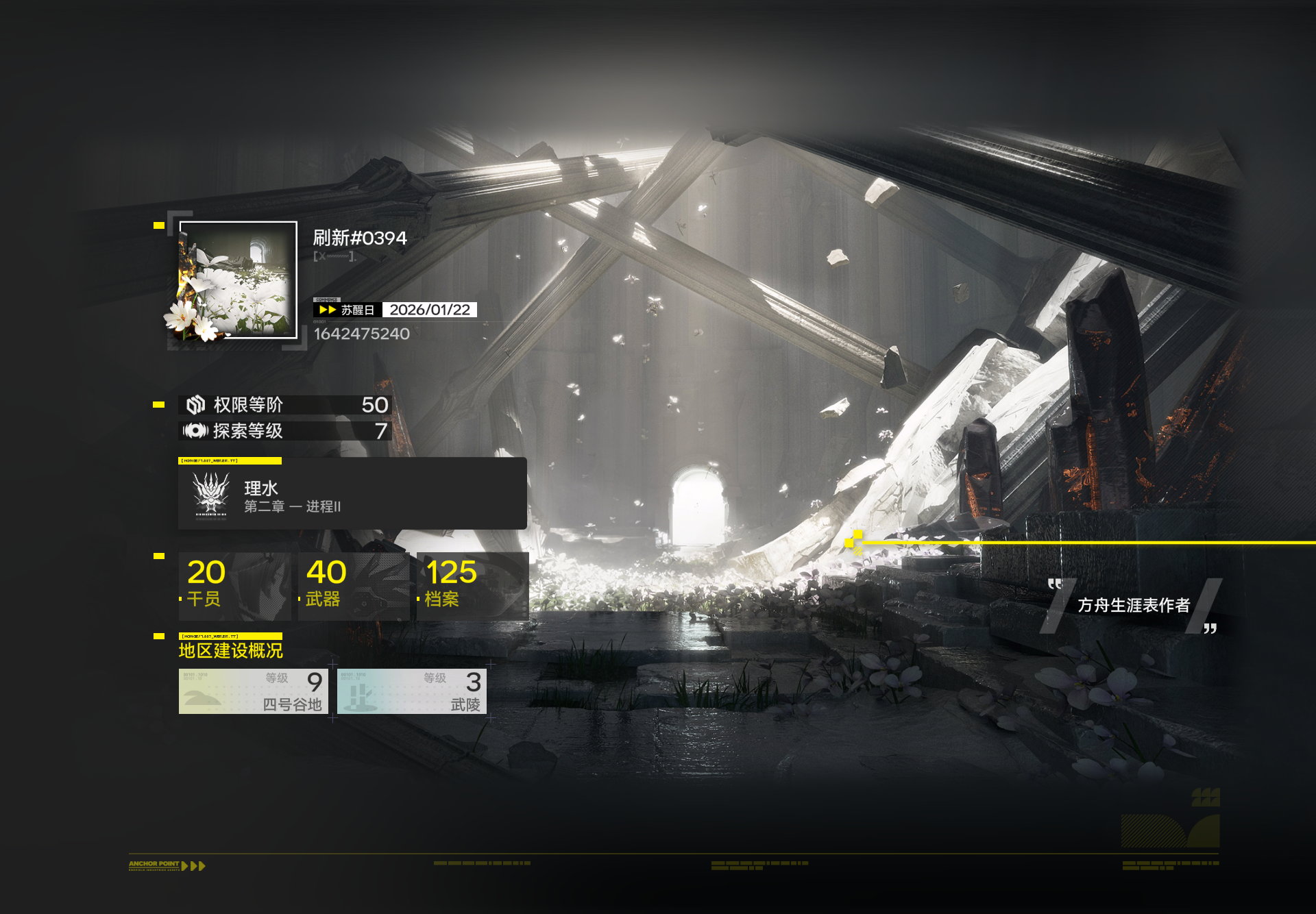
Task: Open the 理水 mission progress panel
Action: click(x=352, y=494)
